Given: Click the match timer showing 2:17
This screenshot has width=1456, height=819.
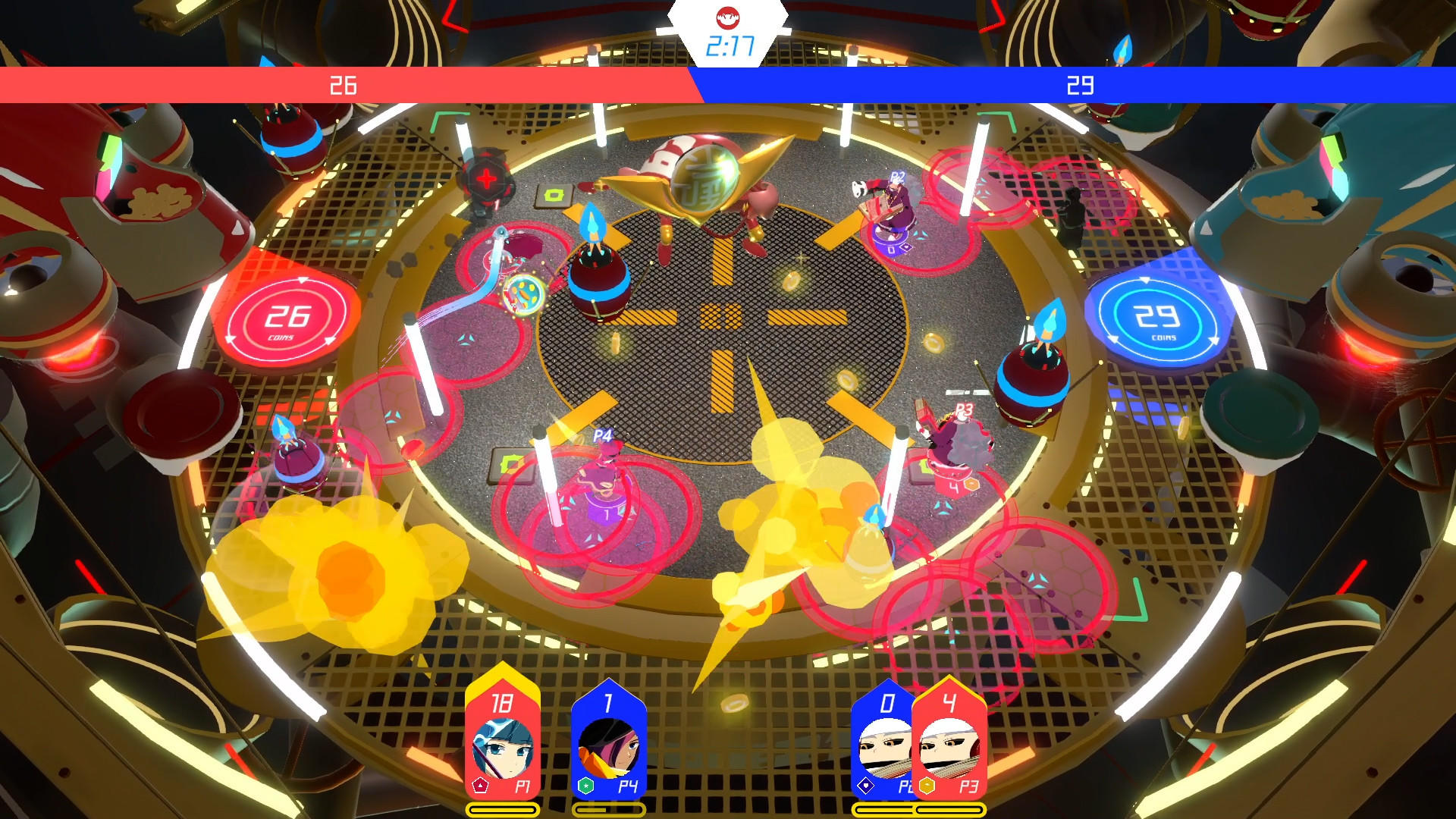Looking at the screenshot, I should click(728, 44).
